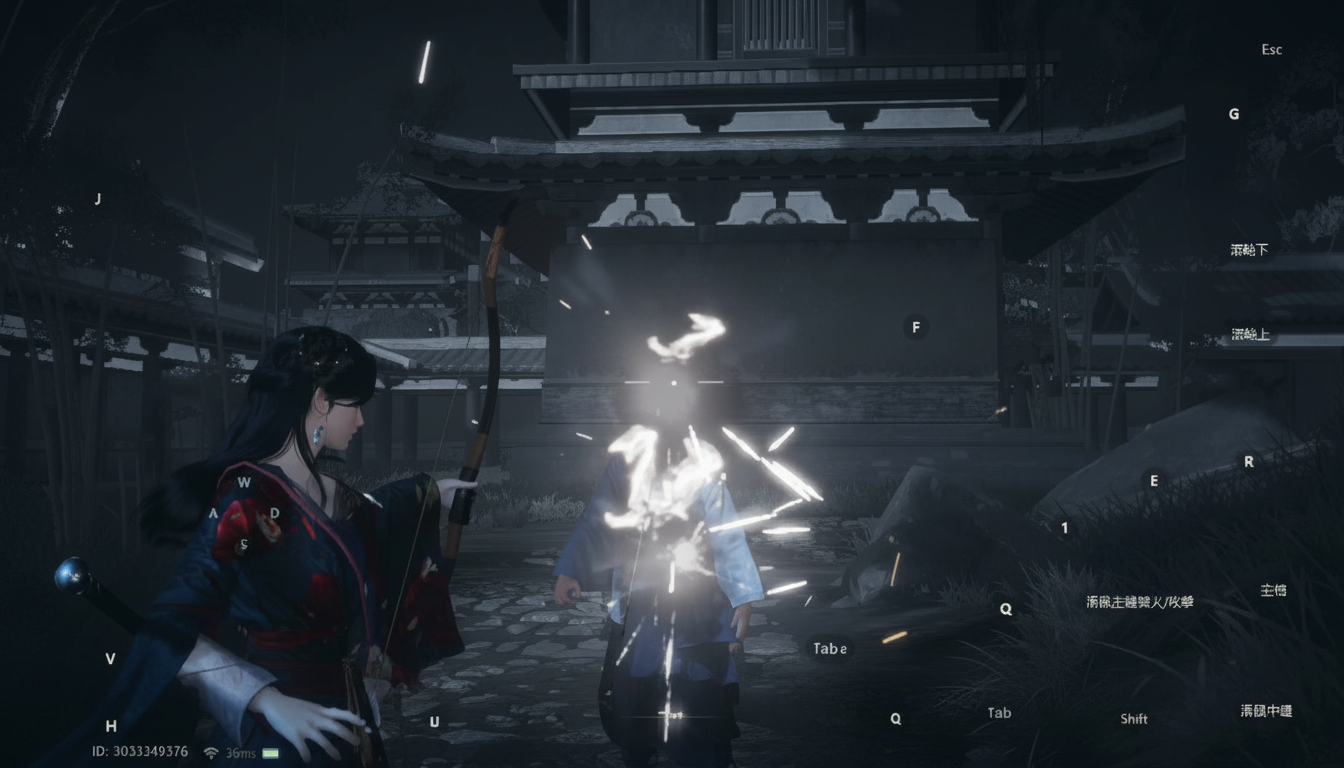Tap the virtual V key button
This screenshot has width=1344, height=768.
(x=110, y=659)
